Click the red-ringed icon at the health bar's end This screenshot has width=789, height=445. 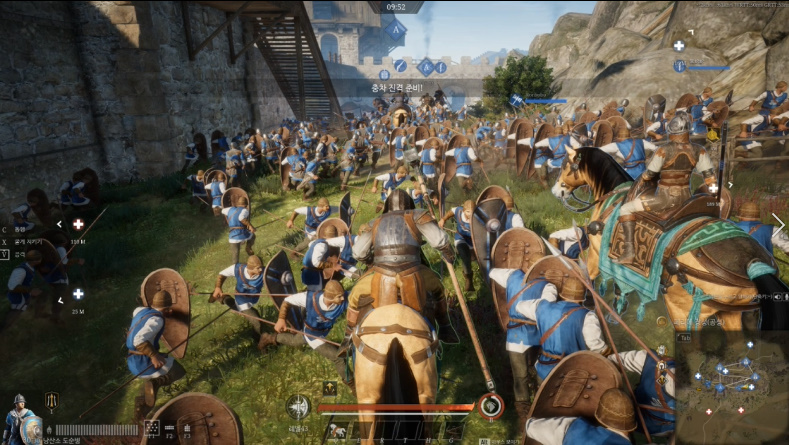click(x=490, y=405)
